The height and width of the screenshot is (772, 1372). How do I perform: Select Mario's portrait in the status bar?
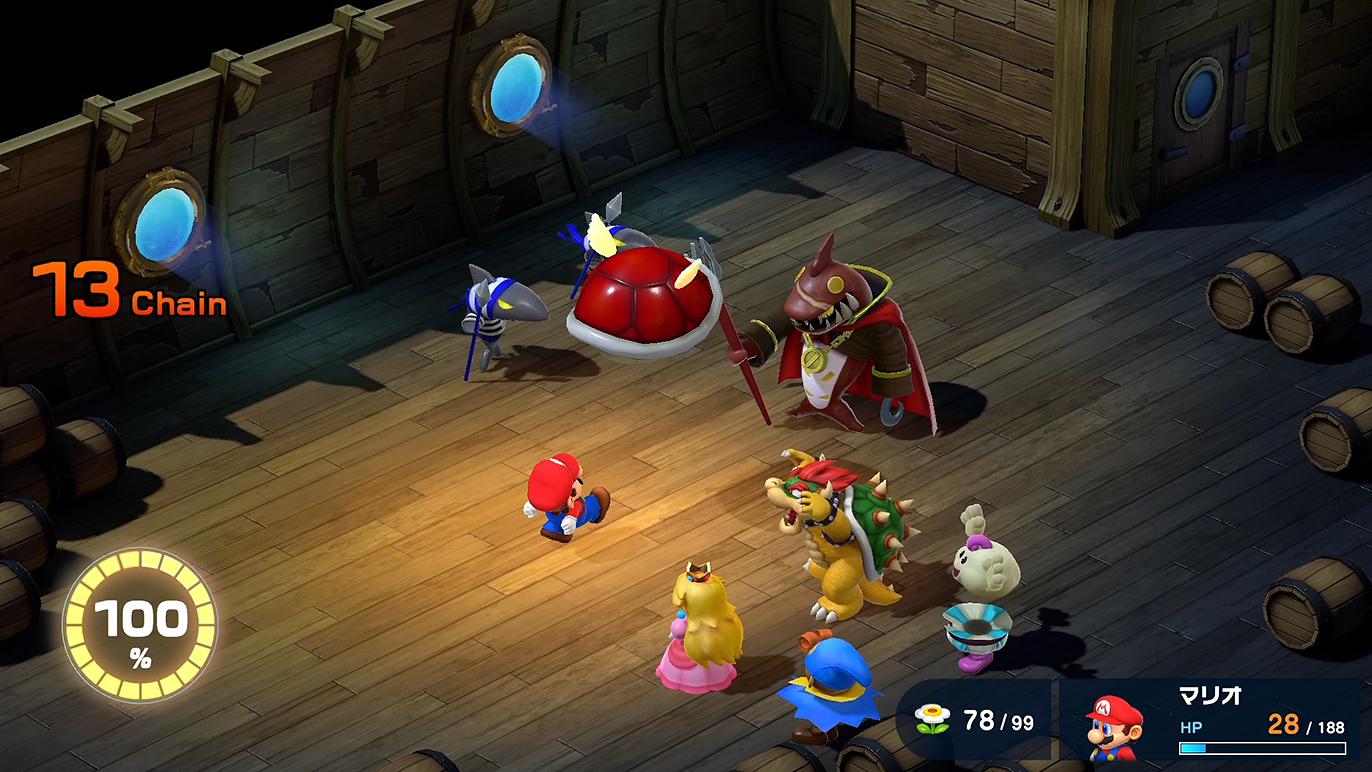click(x=1115, y=730)
